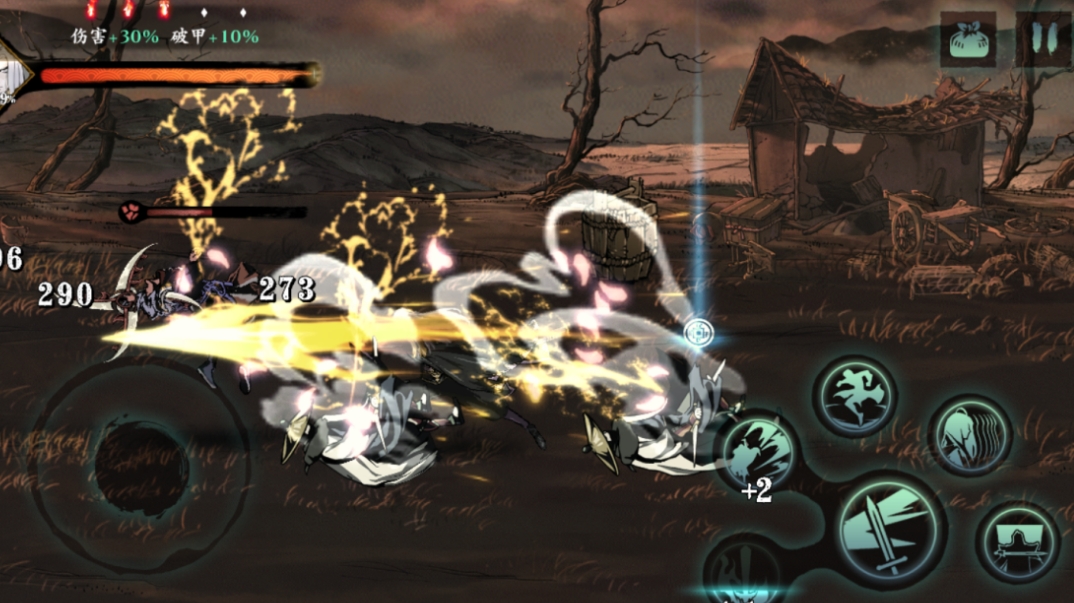Activate the leaping figure jump skill

click(x=853, y=396)
